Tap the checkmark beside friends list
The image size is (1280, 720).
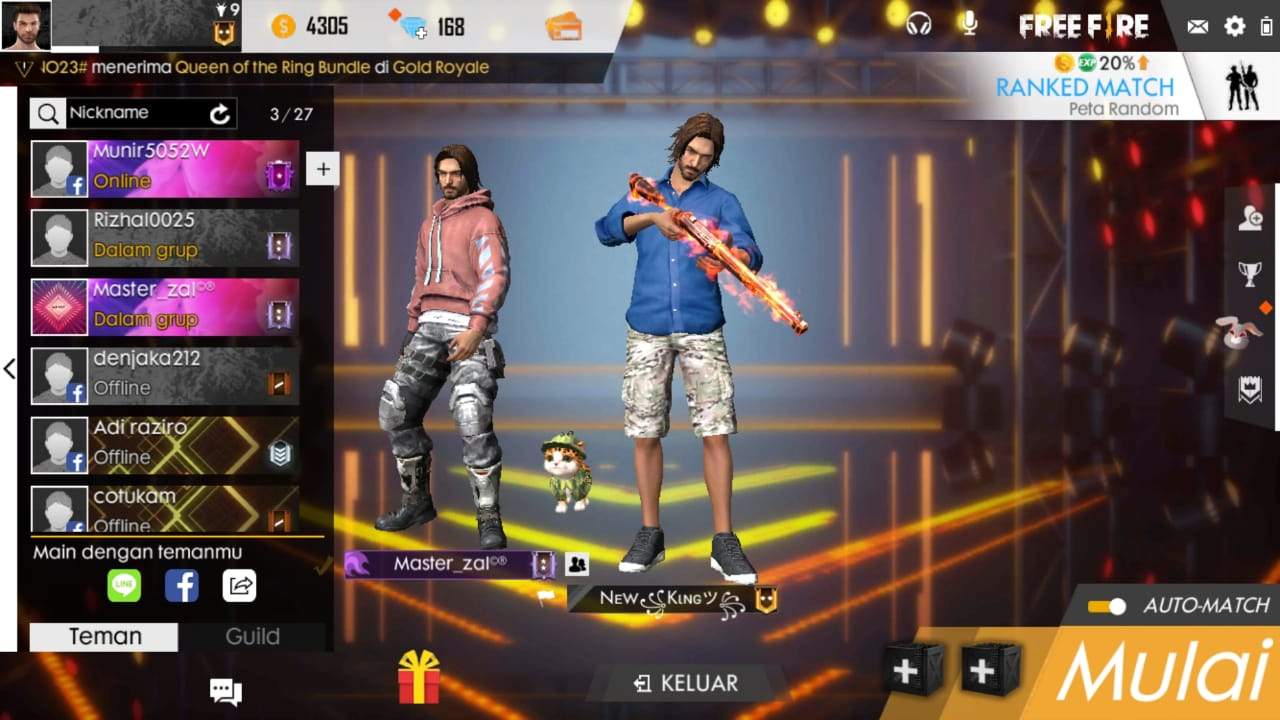321,565
